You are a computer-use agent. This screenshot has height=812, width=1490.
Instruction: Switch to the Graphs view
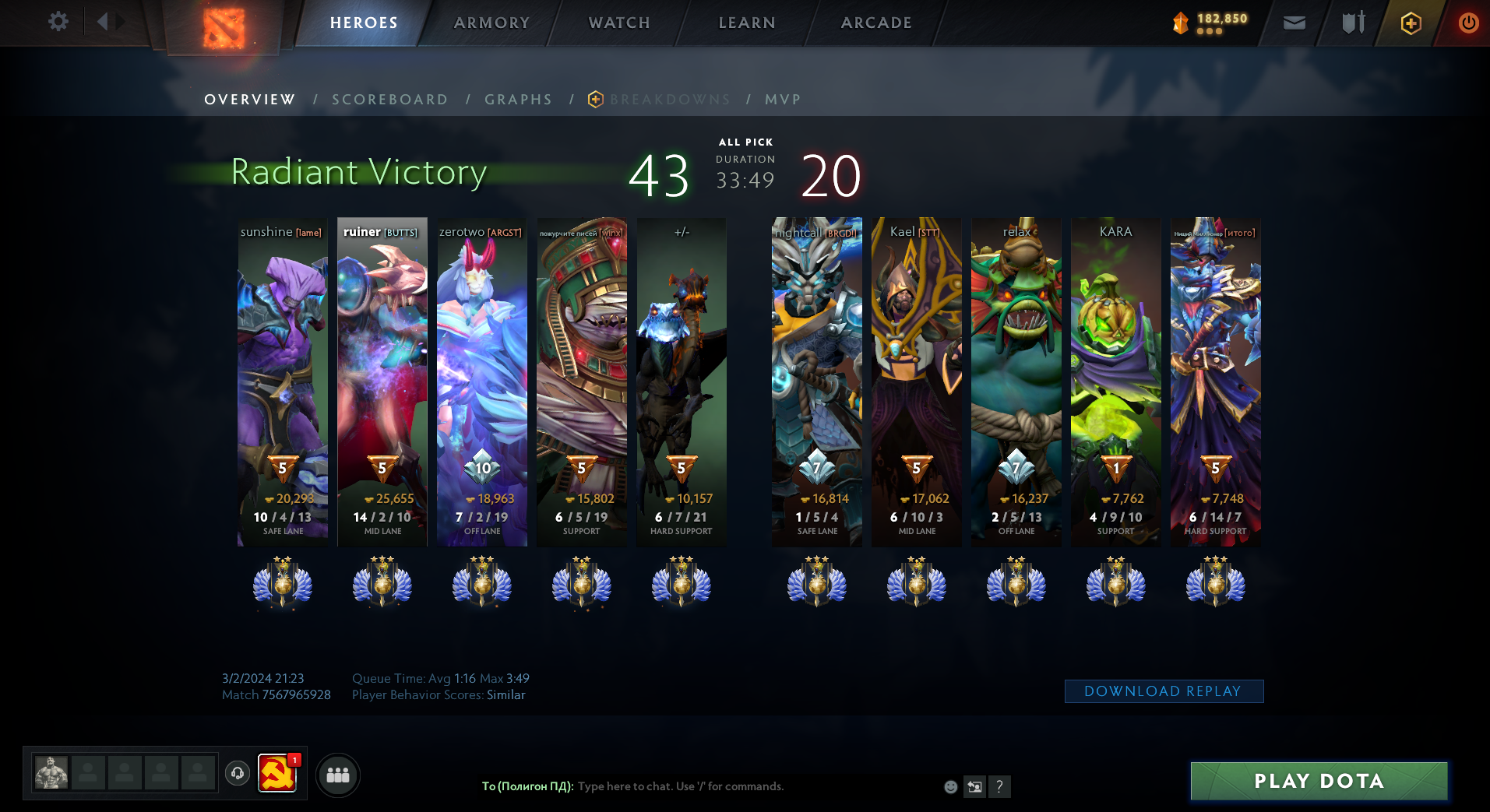tap(518, 100)
